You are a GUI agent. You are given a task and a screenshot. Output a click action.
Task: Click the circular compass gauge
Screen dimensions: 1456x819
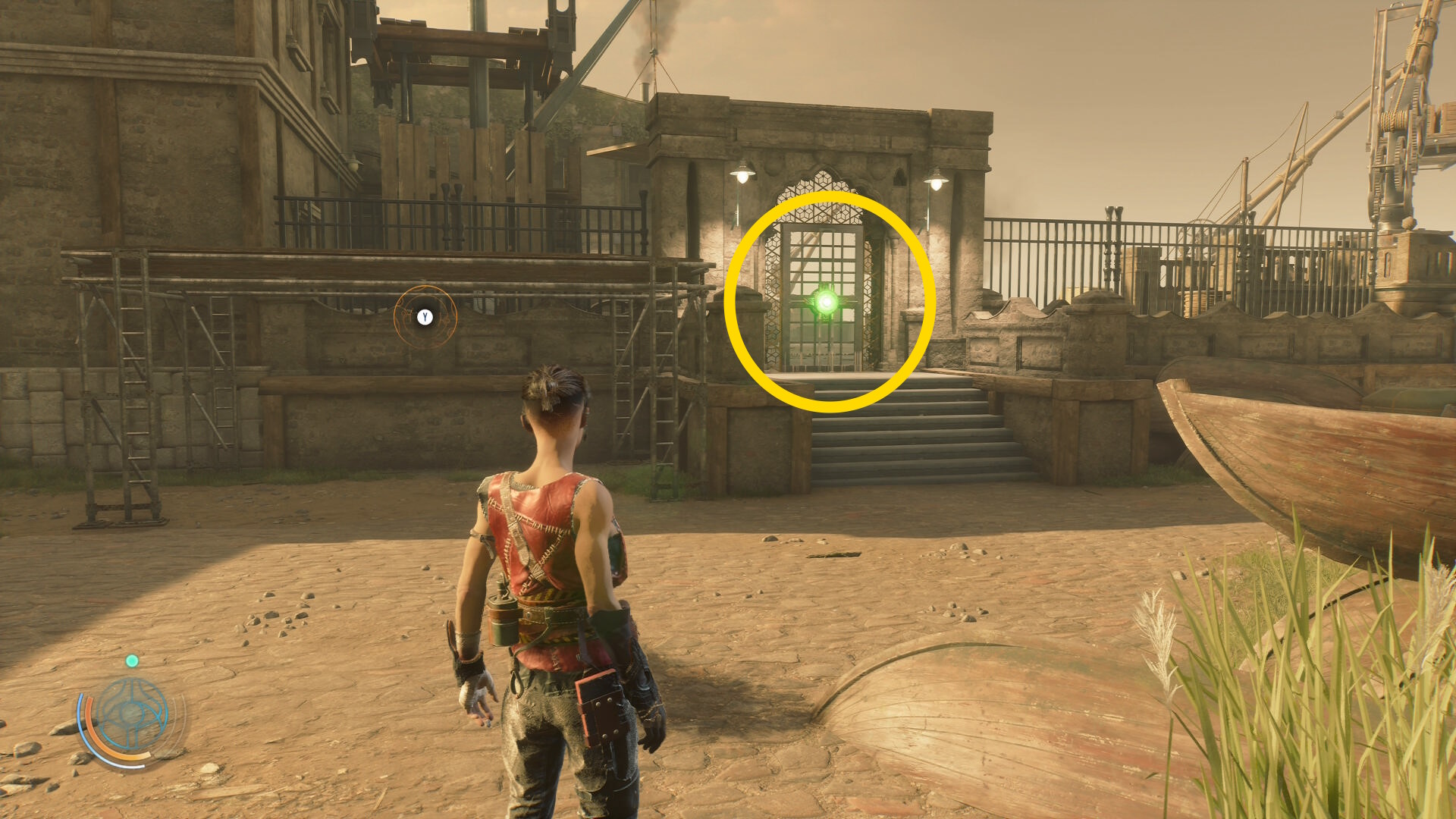(132, 714)
